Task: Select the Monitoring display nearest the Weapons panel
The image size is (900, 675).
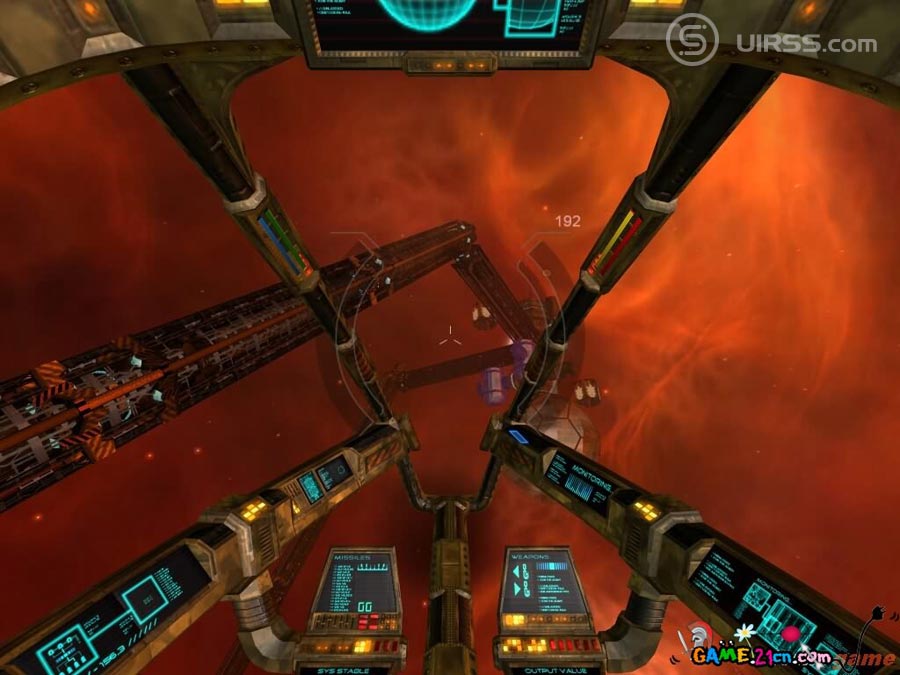Action: pos(587,481)
